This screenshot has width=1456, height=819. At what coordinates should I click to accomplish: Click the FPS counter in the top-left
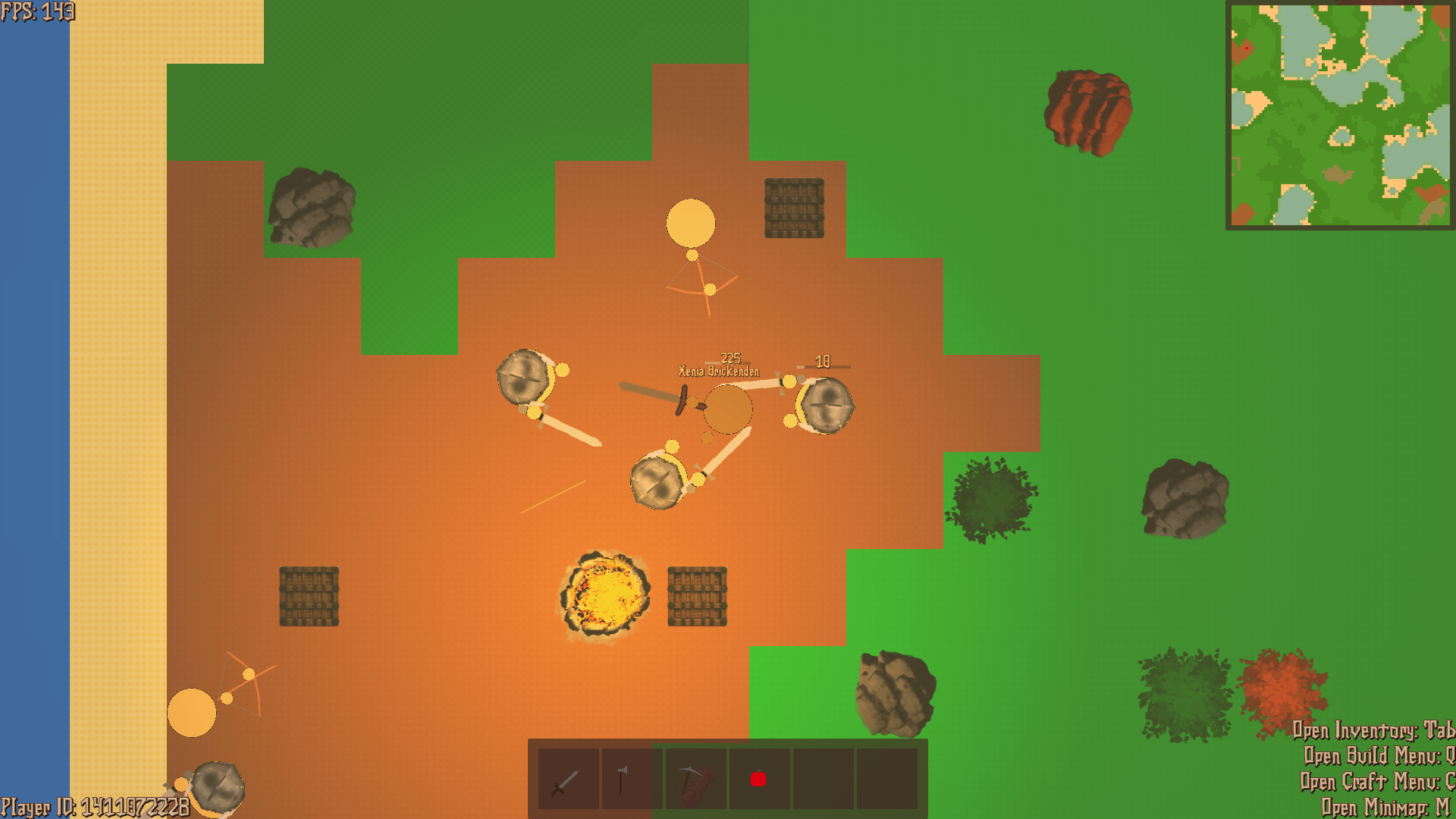click(x=36, y=11)
